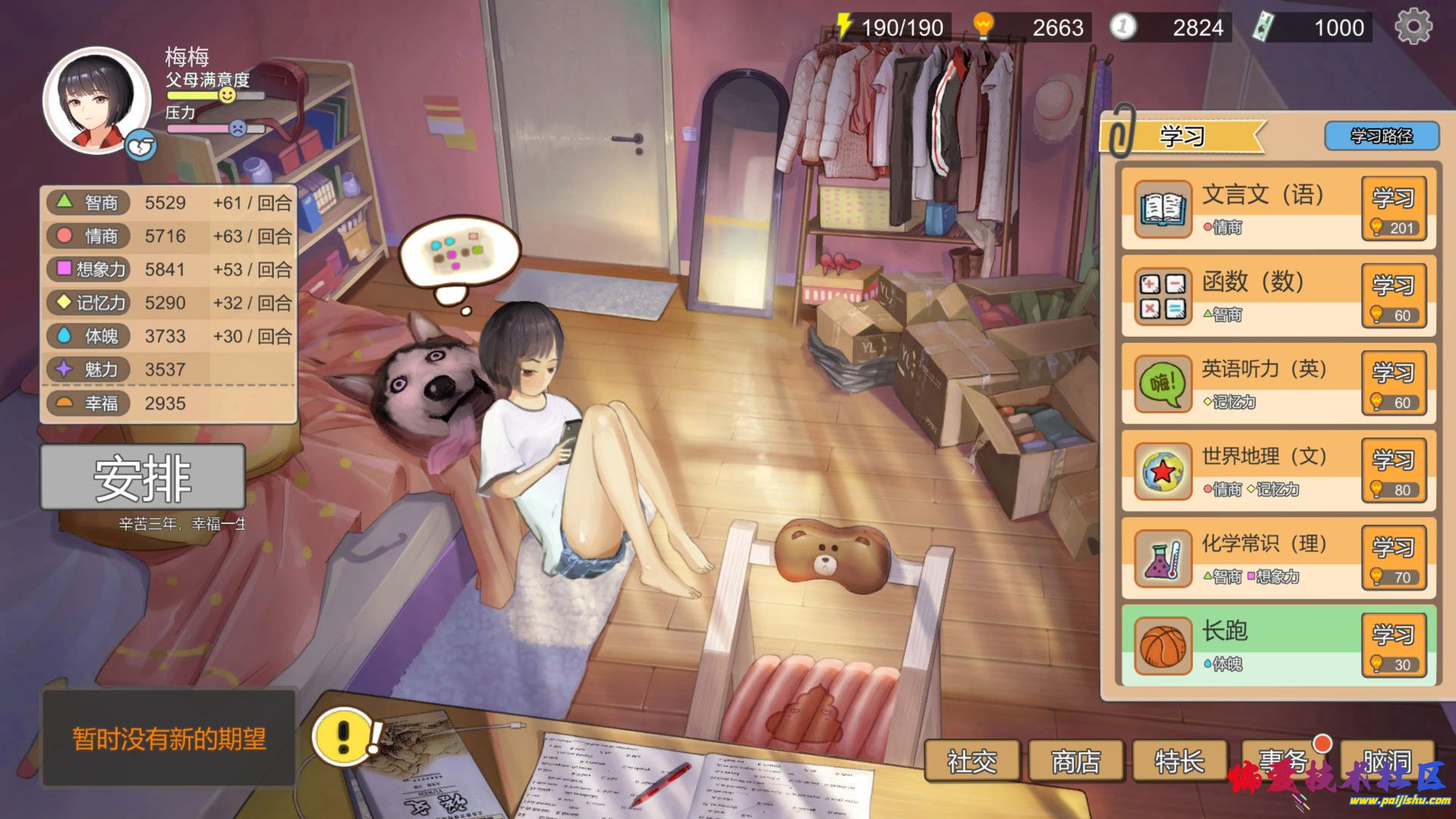Open the gear settings menu
This screenshot has height=819, width=1456.
tap(1414, 27)
